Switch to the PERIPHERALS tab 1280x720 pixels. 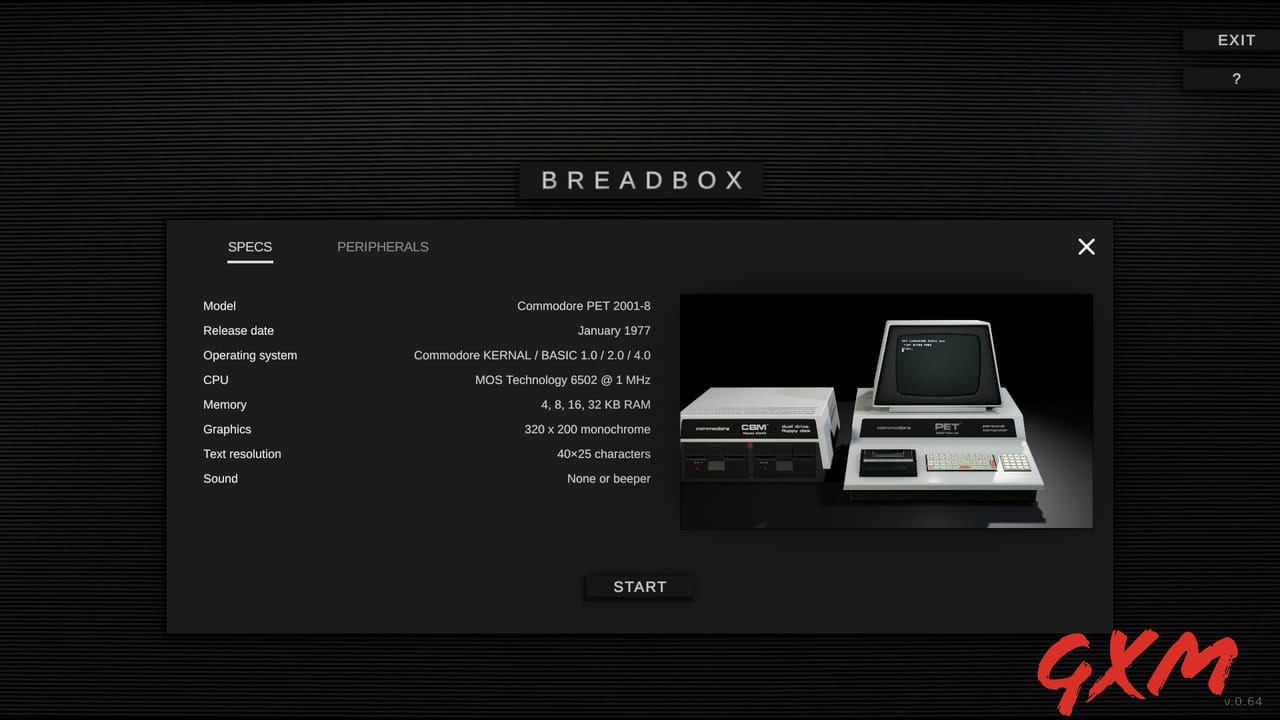[x=383, y=246]
